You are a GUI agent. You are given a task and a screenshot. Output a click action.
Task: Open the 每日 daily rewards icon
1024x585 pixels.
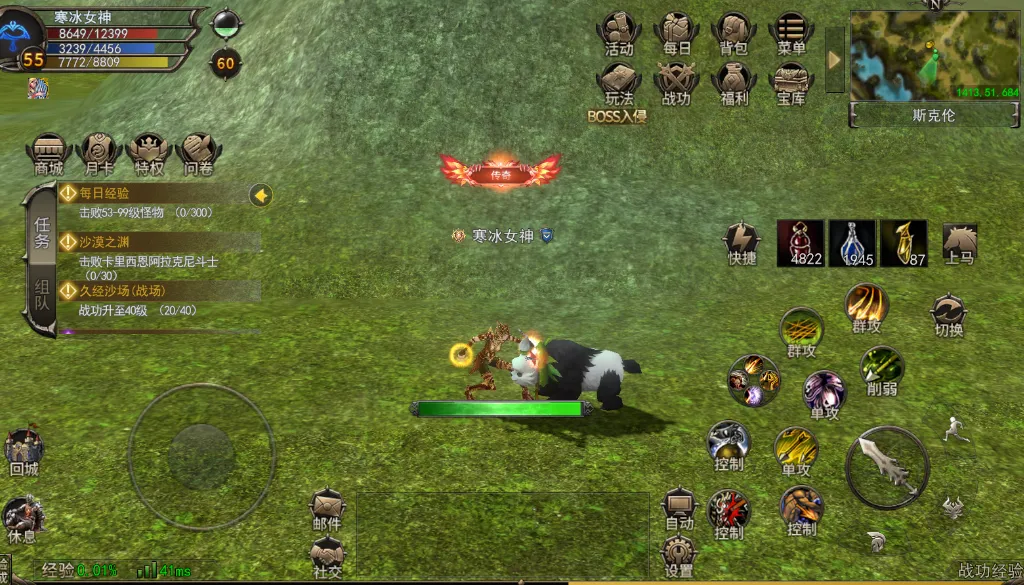pyautogui.click(x=677, y=32)
